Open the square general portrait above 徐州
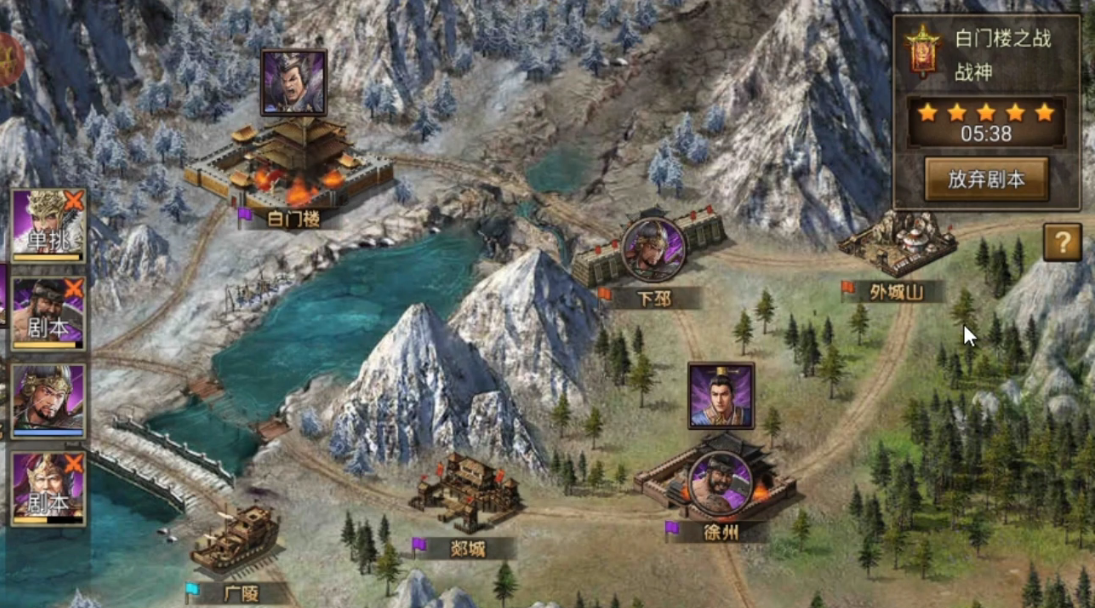The height and width of the screenshot is (608, 1095). click(720, 396)
